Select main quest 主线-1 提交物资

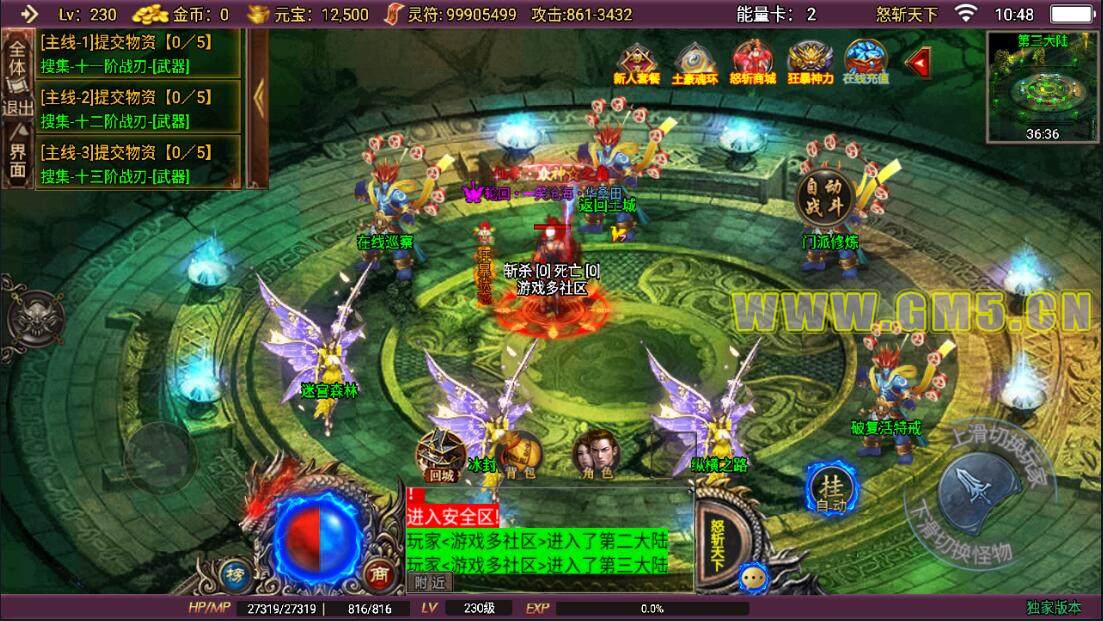[138, 54]
